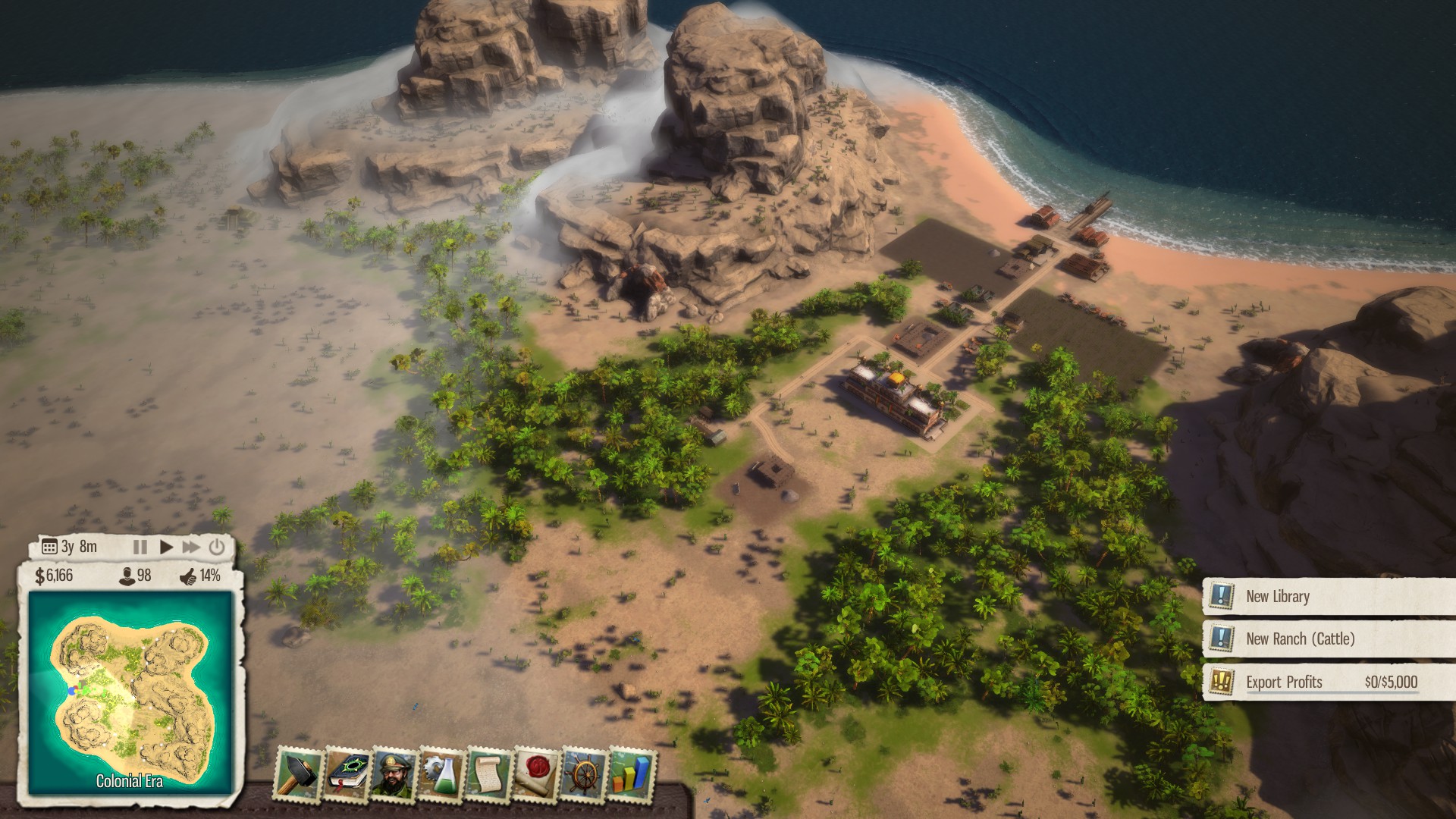Switch to fast-forward speed
Viewport: 1456px width, 819px height.
pyautogui.click(x=191, y=547)
